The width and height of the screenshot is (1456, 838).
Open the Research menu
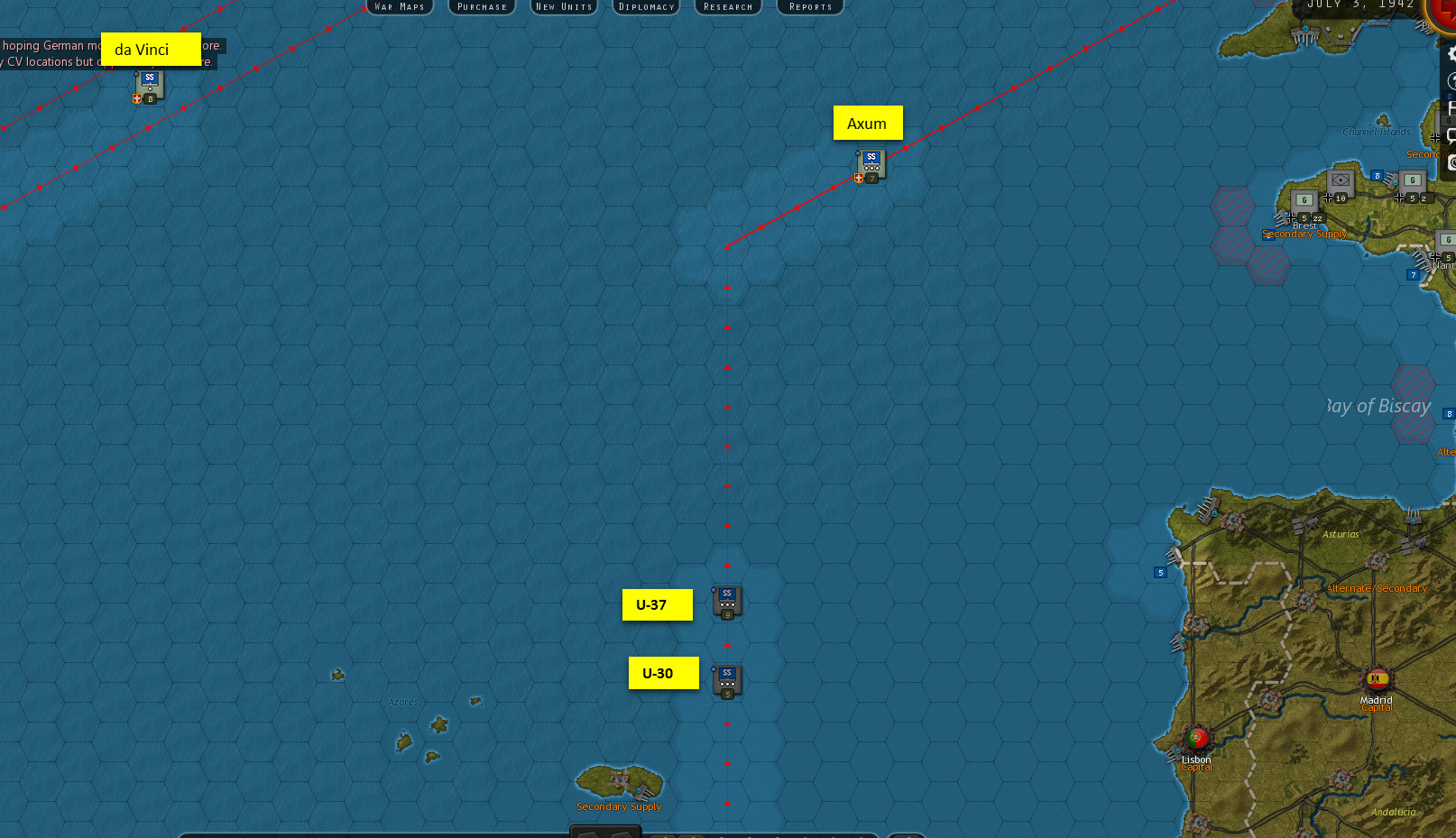727,6
